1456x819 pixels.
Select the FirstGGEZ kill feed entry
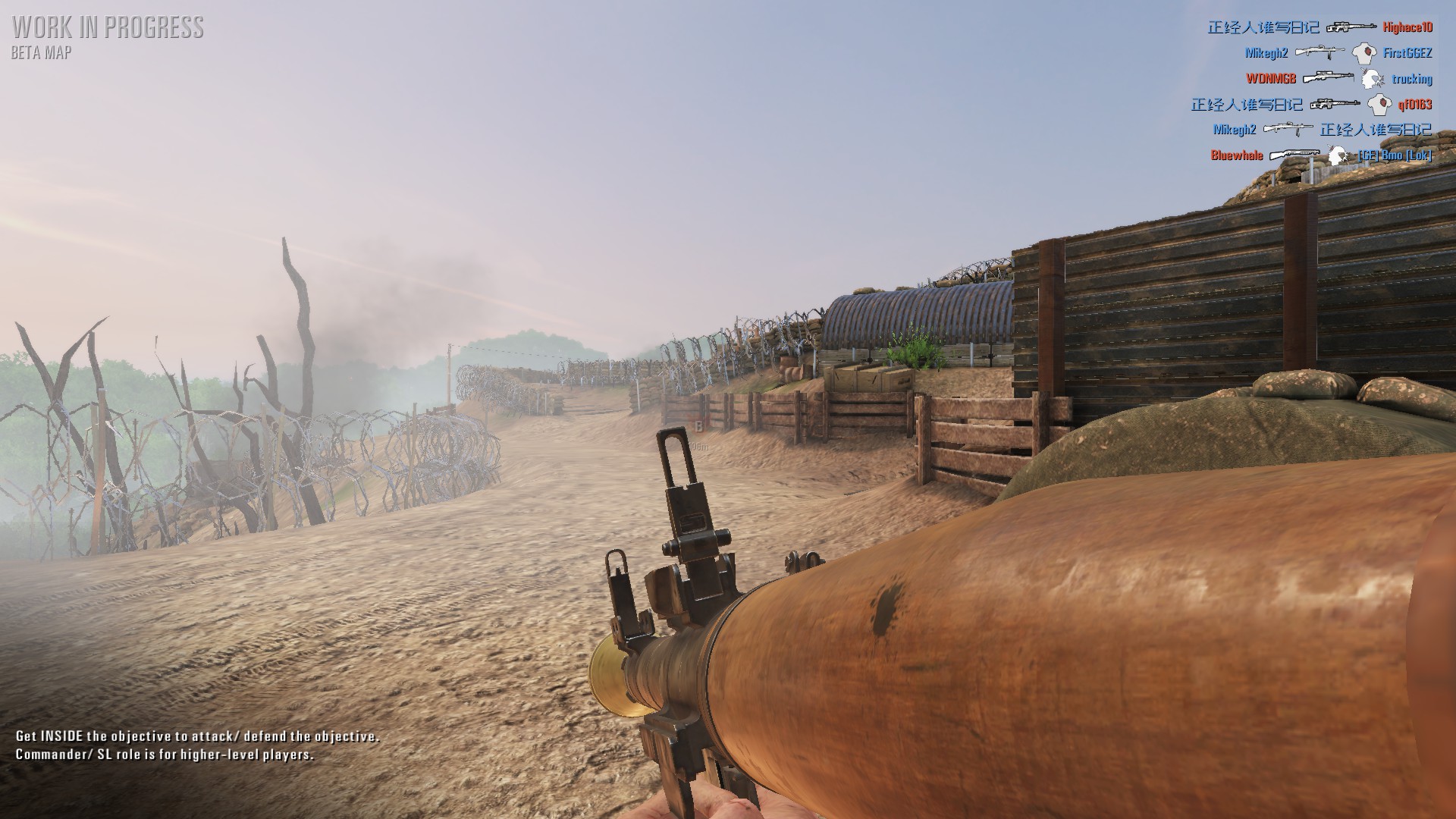point(1338,53)
